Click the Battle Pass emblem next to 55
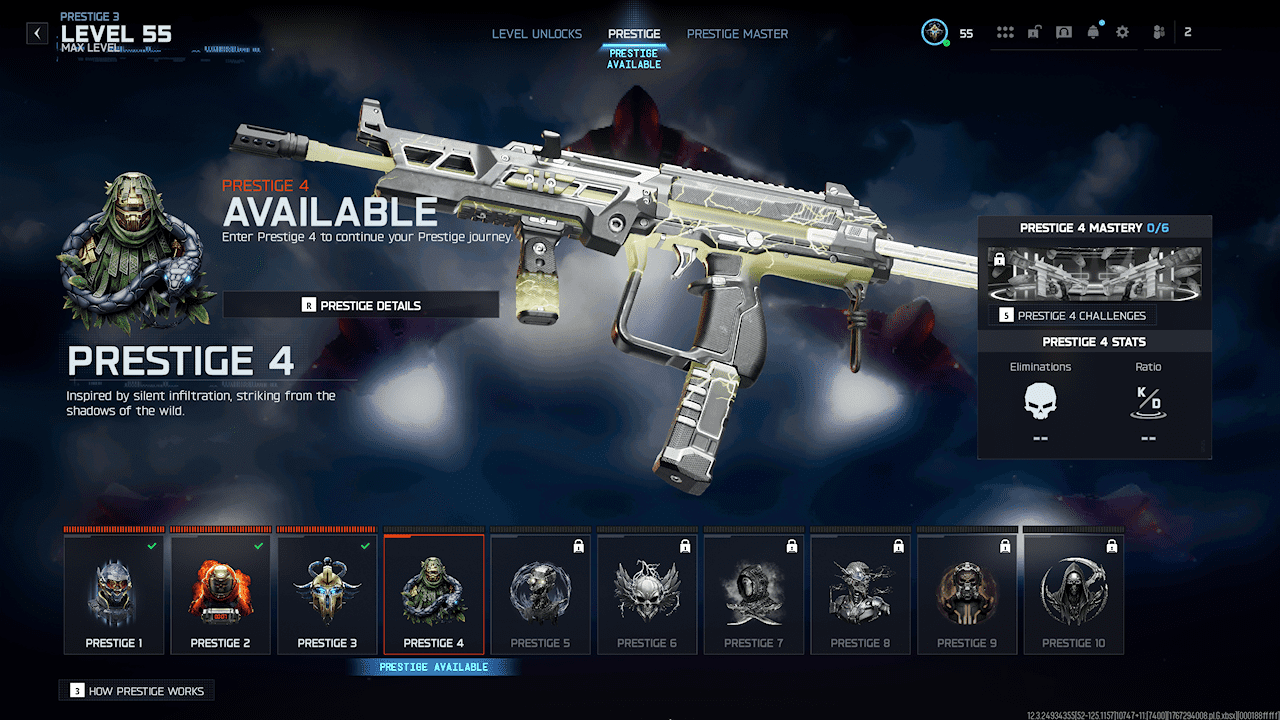Viewport: 1280px width, 720px height. coord(933,32)
